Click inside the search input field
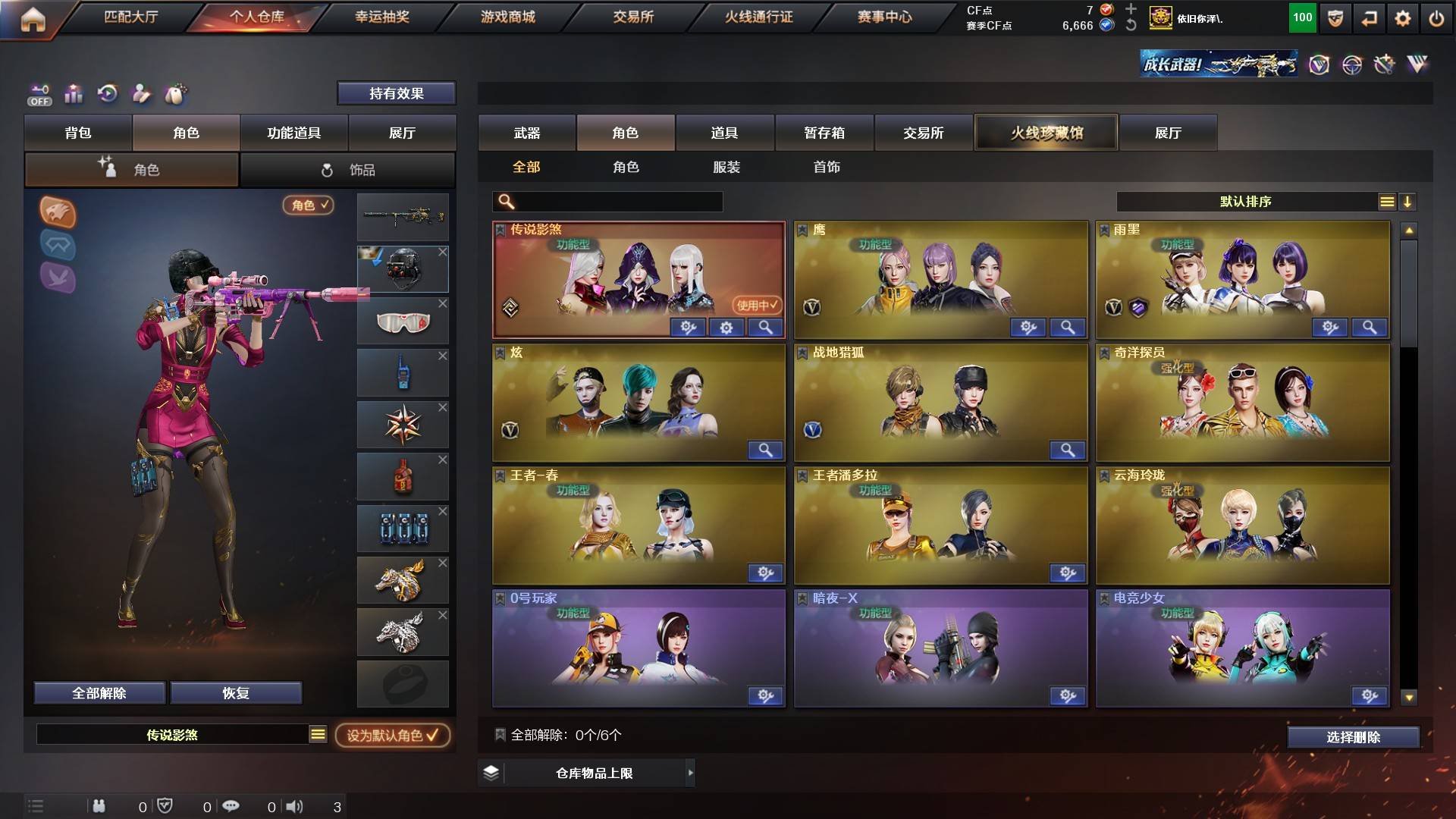 pos(607,202)
